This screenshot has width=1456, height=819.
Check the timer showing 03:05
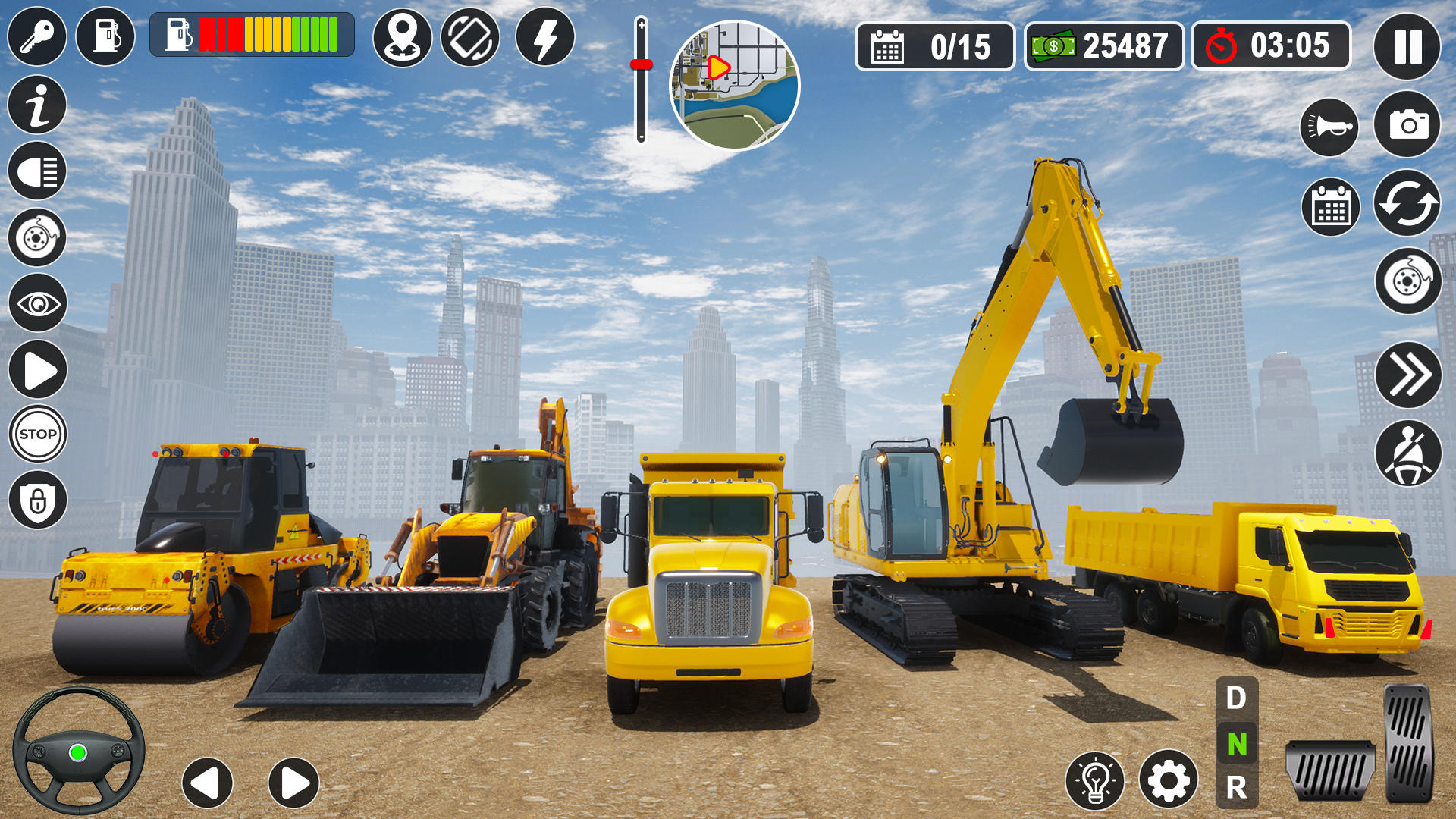click(1269, 47)
